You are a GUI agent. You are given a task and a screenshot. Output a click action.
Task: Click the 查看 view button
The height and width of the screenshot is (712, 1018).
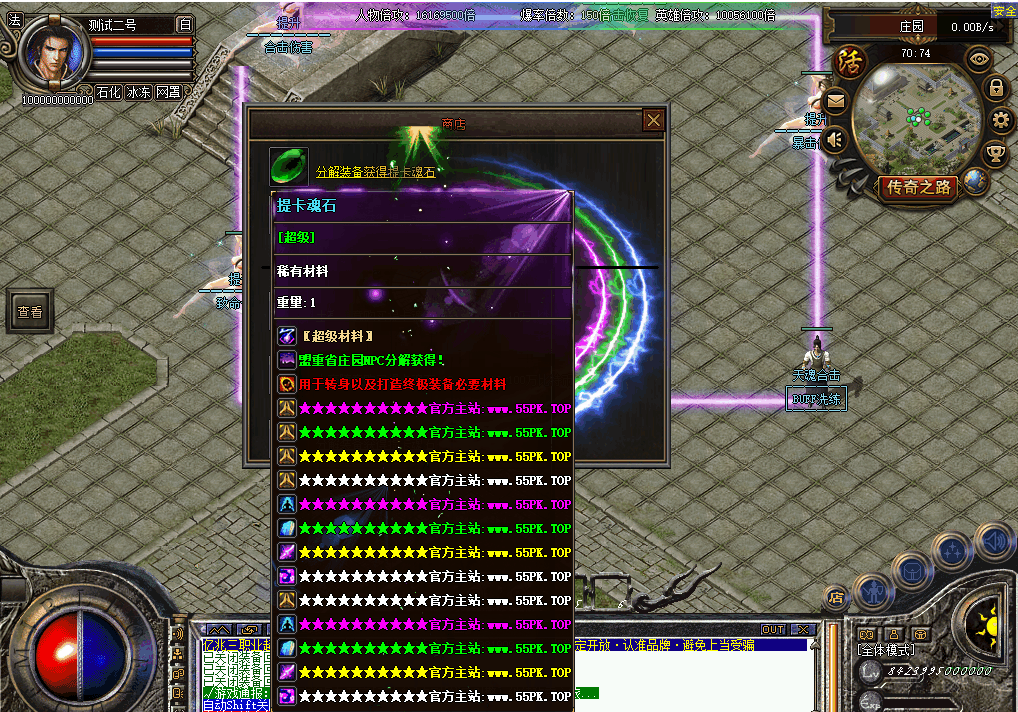coord(30,312)
